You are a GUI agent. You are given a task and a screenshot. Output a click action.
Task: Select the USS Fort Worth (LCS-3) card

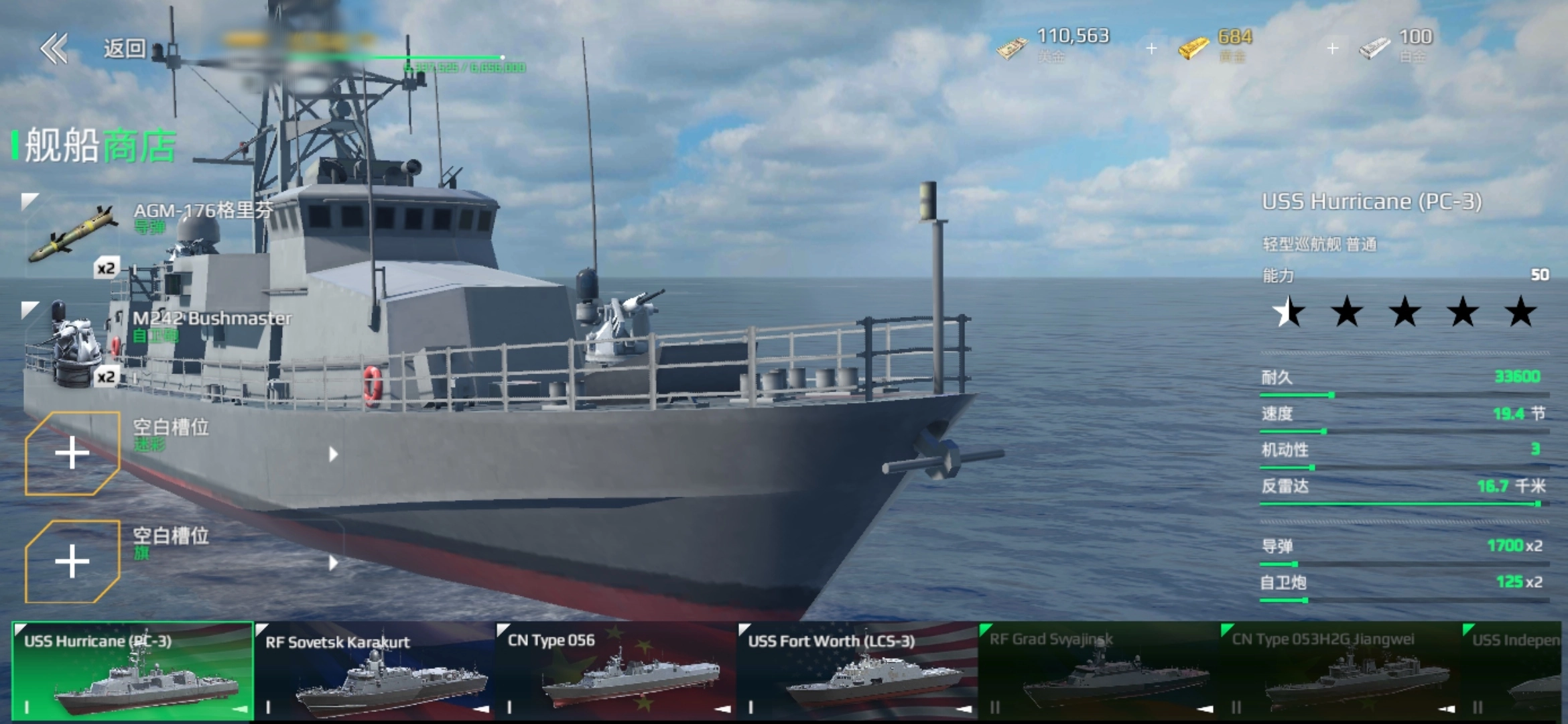pos(858,670)
